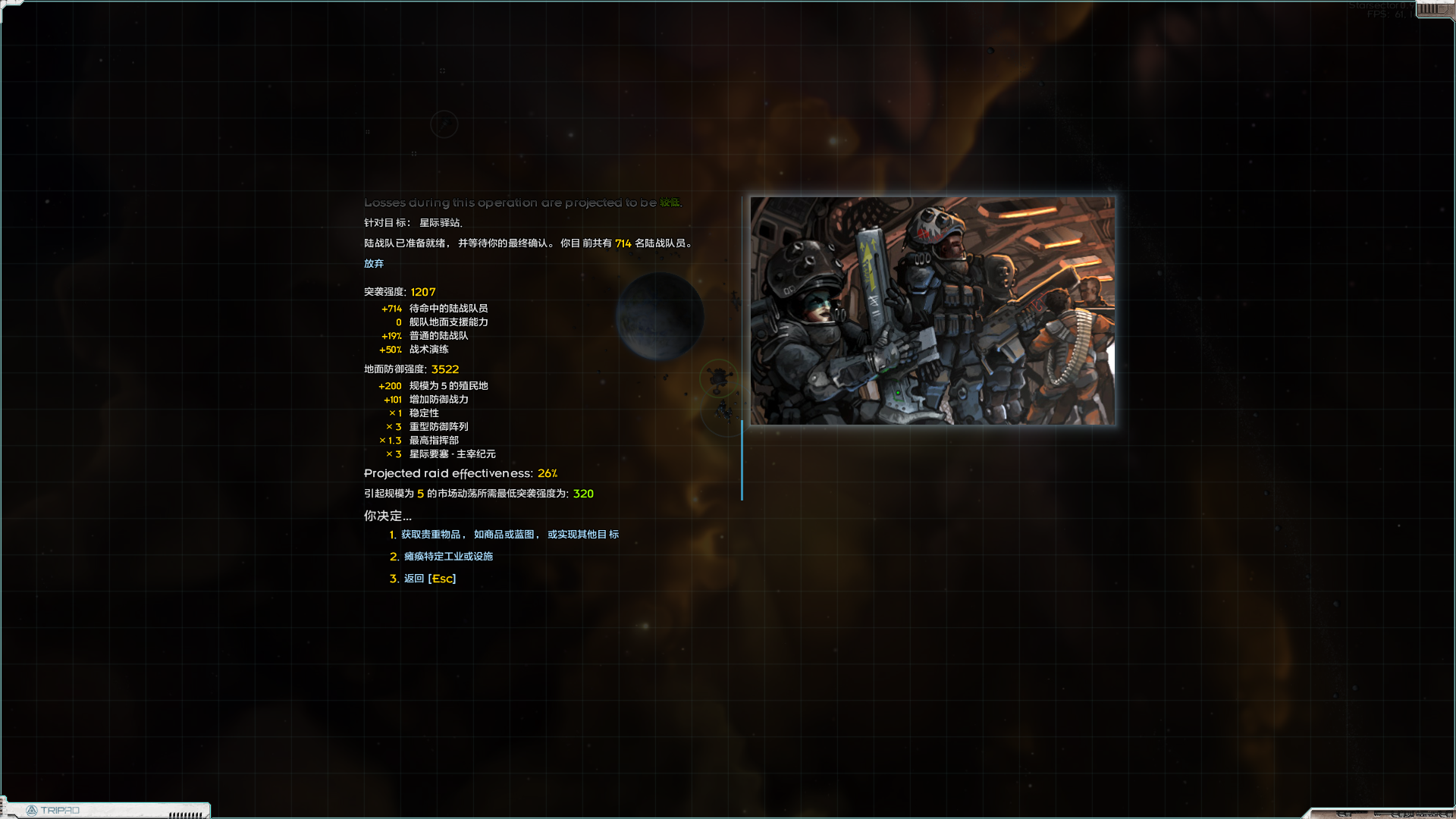Click the marine squad illustration

point(932,311)
